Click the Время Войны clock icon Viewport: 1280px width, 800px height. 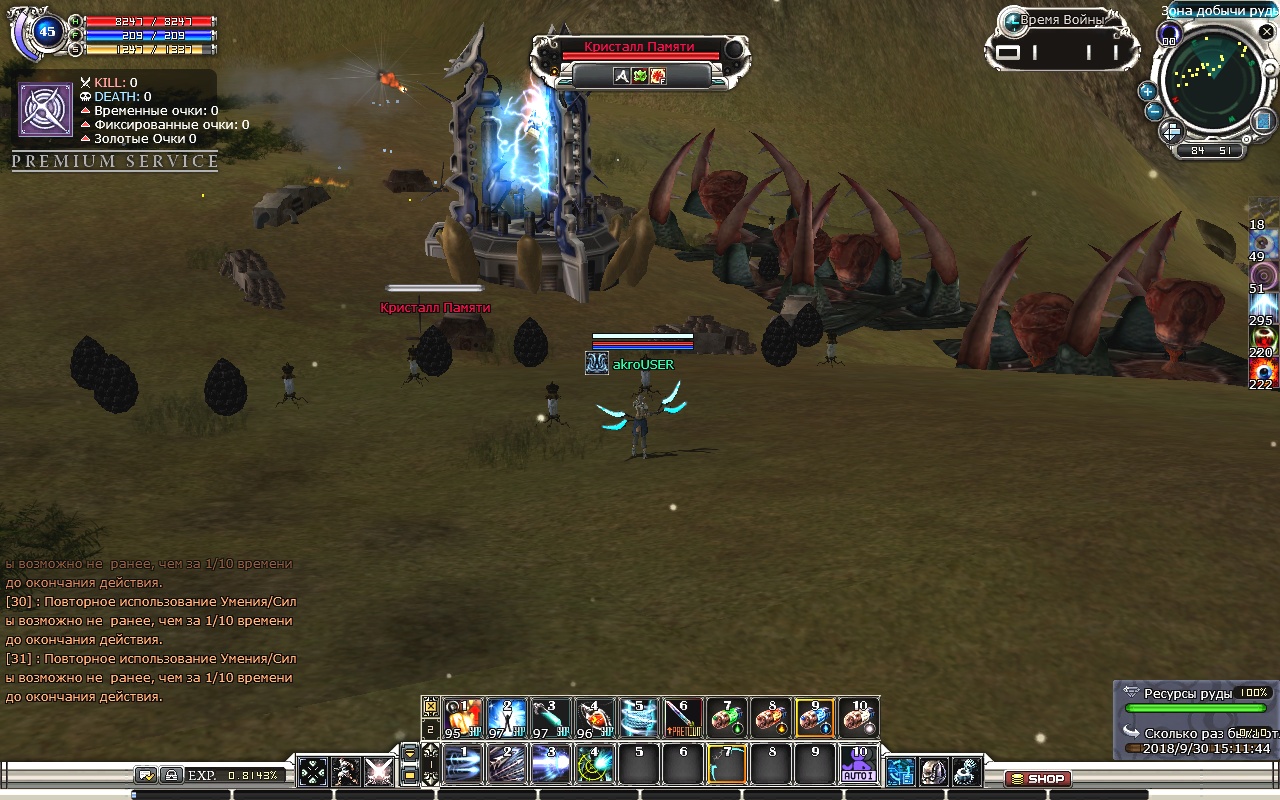pos(1012,21)
